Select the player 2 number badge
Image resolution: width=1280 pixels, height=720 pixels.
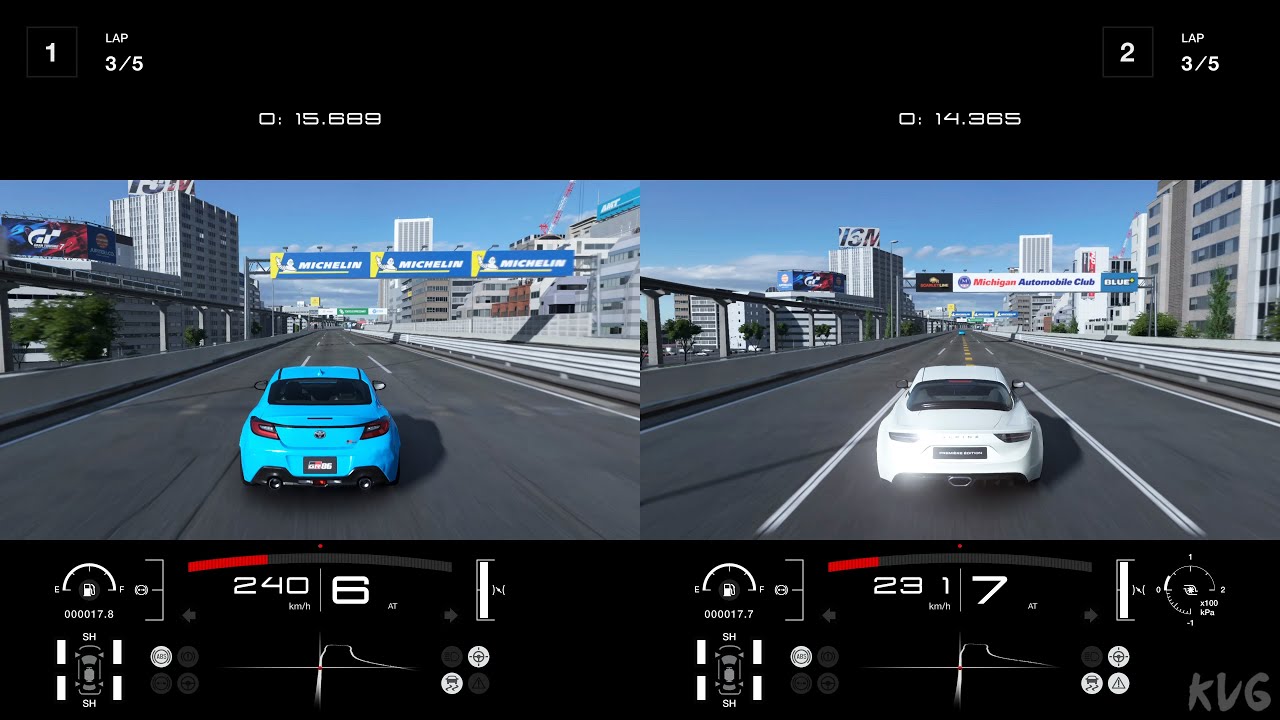click(x=1127, y=52)
